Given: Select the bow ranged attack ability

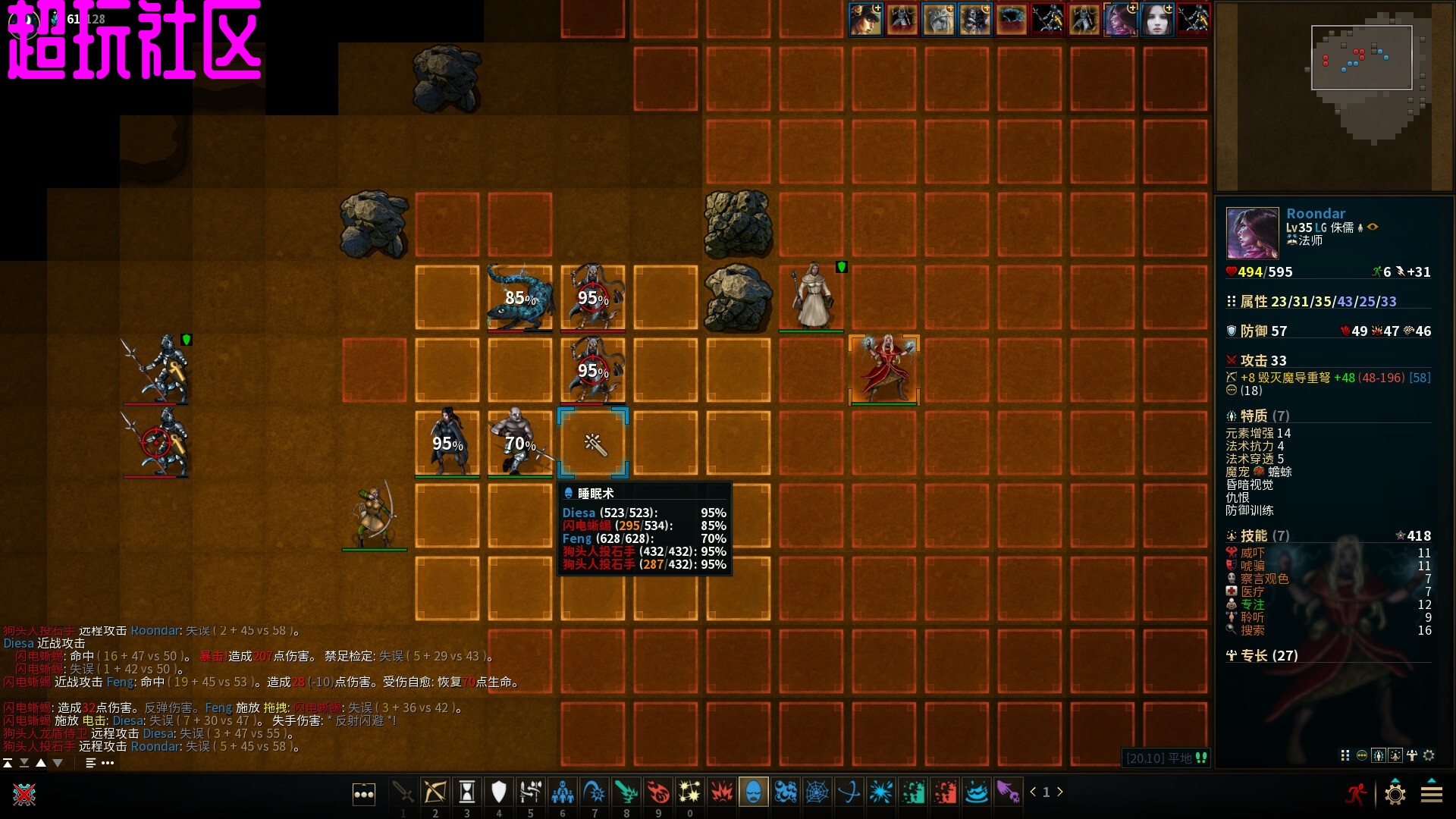Looking at the screenshot, I should (435, 792).
